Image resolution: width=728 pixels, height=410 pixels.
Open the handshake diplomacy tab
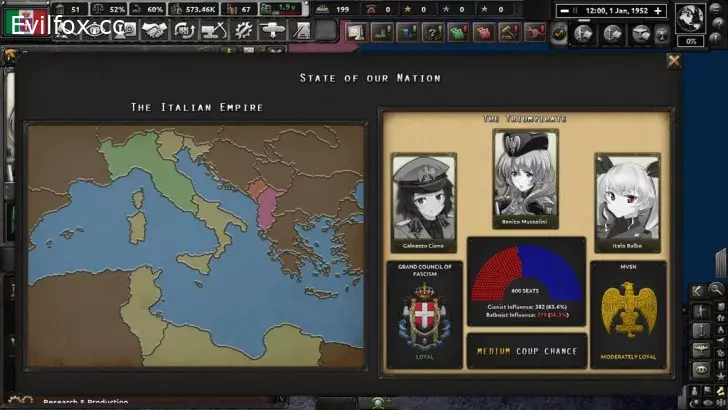click(x=153, y=31)
